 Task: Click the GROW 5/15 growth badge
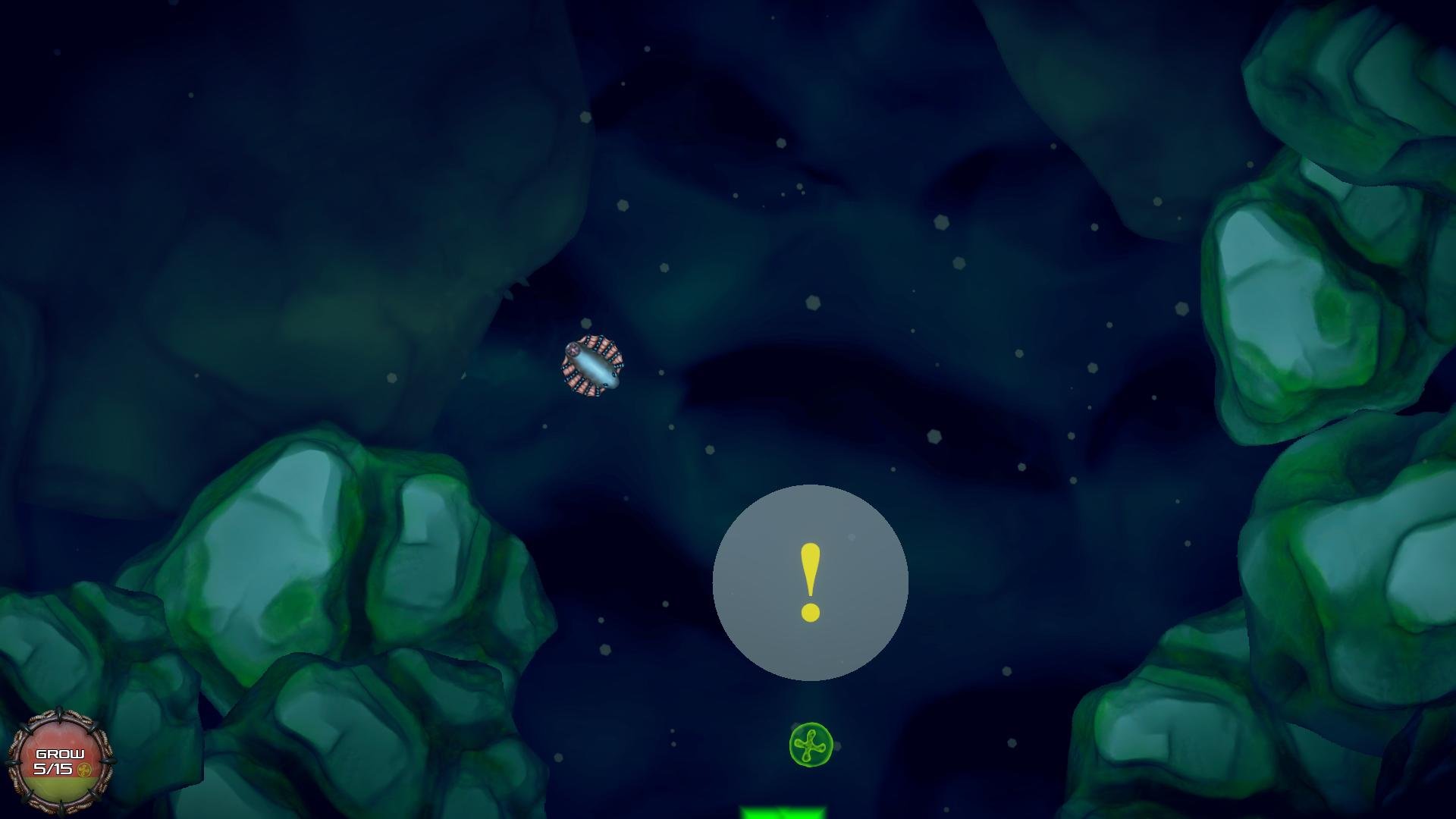pyautogui.click(x=60, y=761)
